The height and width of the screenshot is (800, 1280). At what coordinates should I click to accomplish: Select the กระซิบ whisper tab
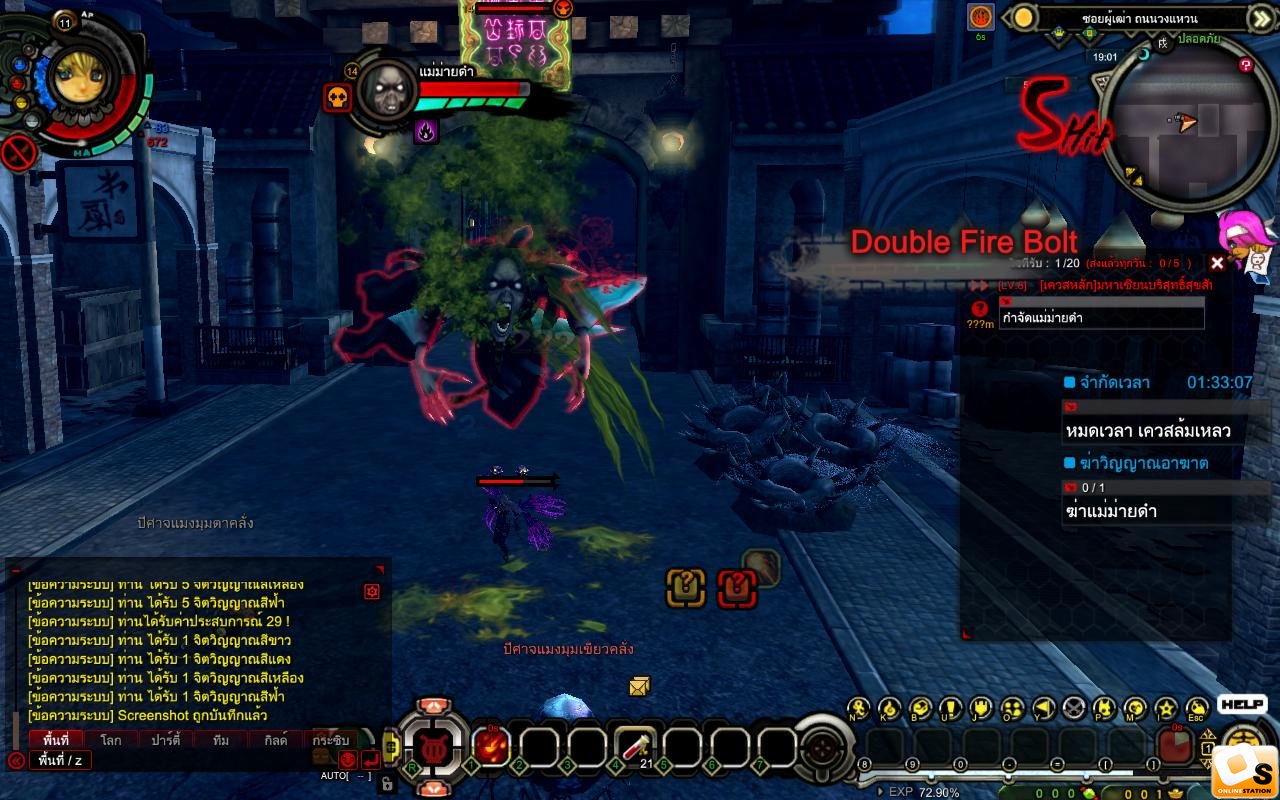click(x=330, y=740)
